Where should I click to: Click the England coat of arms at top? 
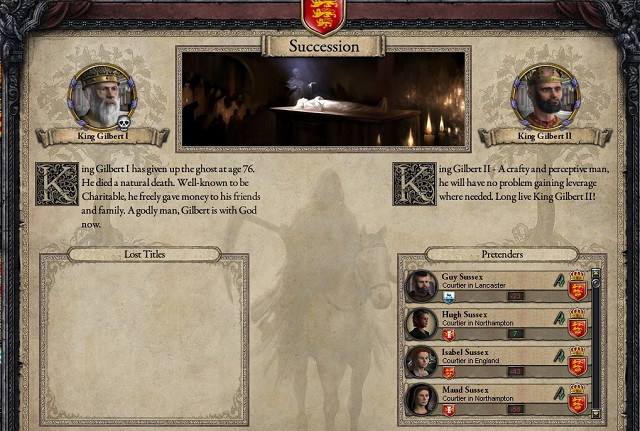pos(318,14)
